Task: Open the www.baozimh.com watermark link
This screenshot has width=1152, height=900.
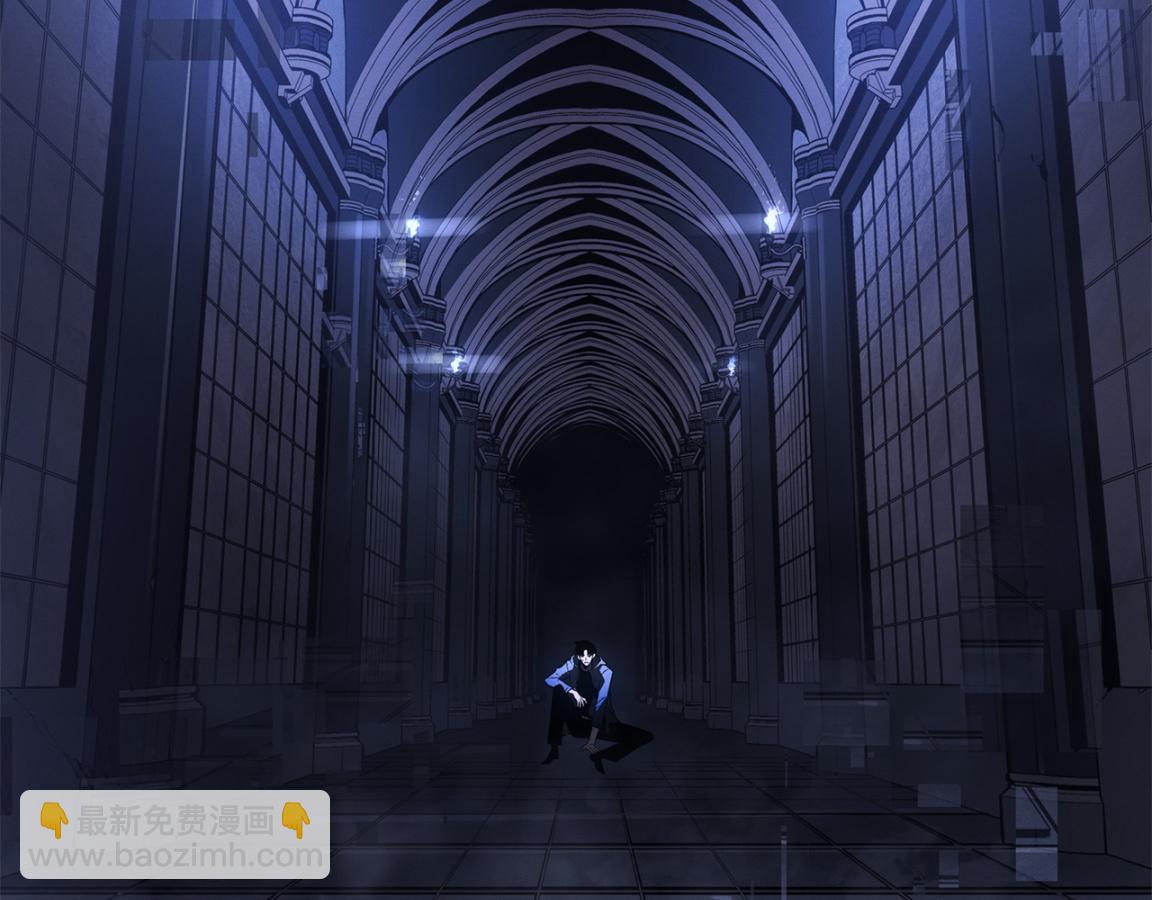Action: click(x=176, y=856)
